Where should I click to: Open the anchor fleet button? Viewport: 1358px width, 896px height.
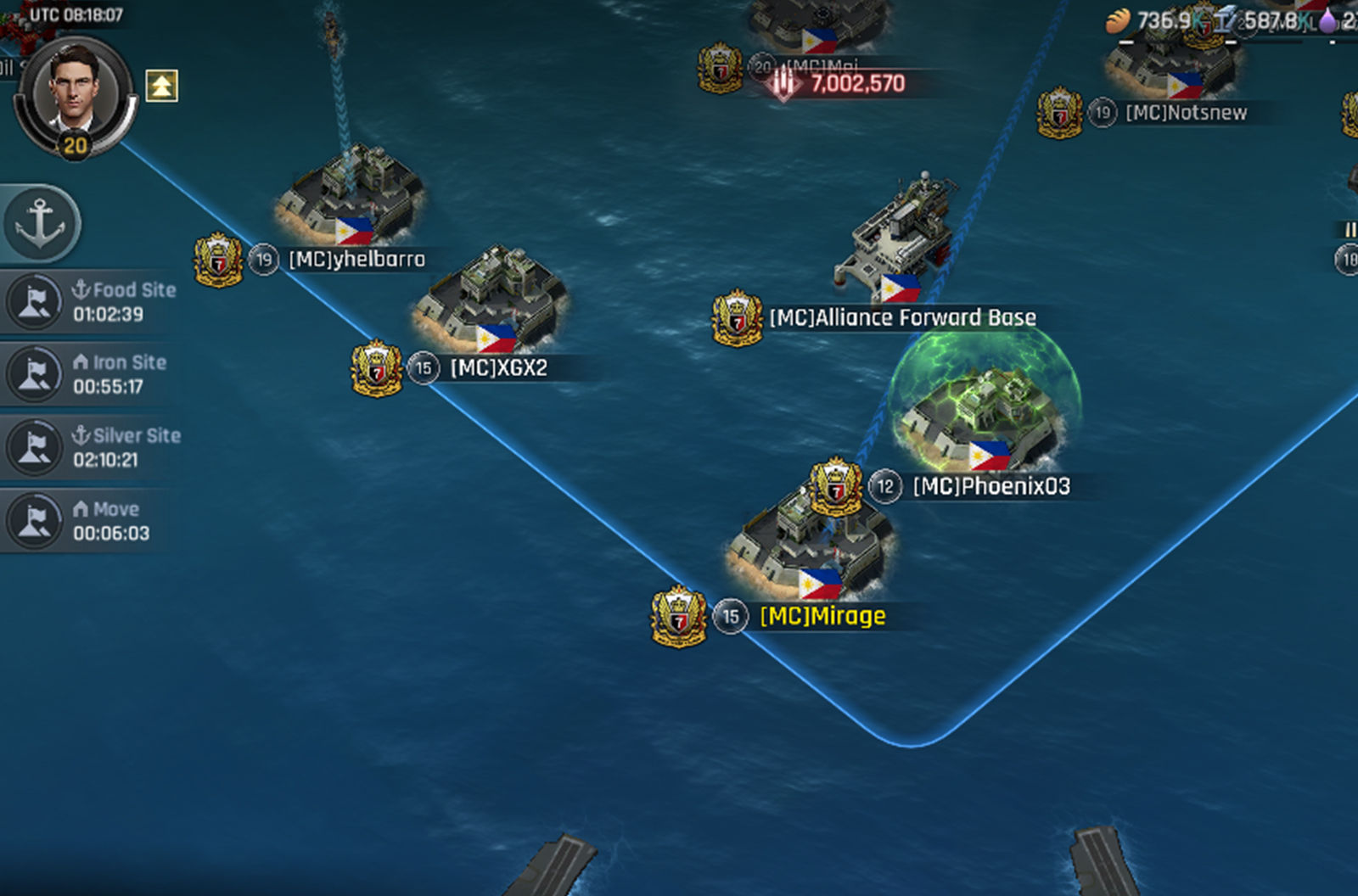pos(41,223)
